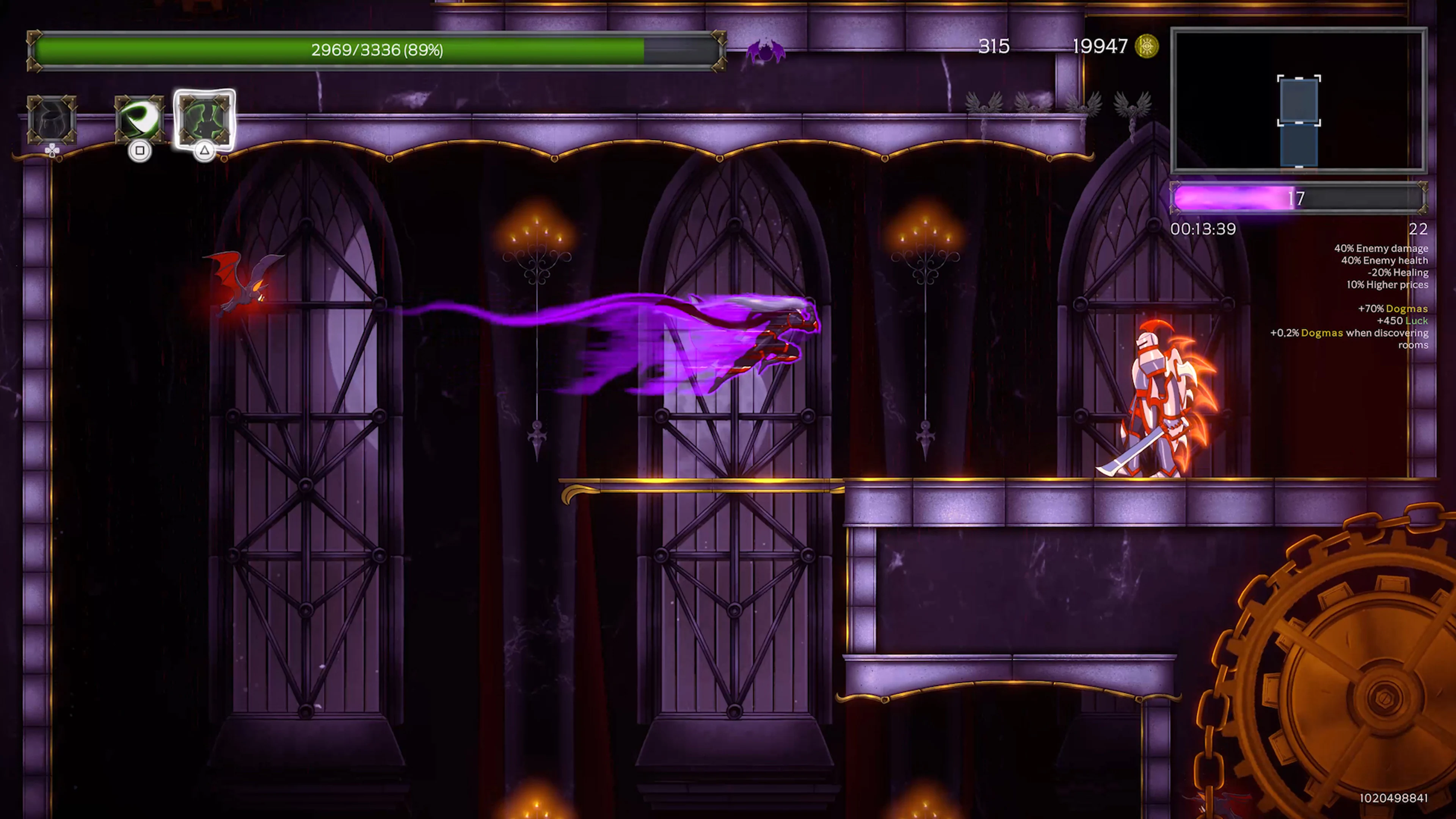Screen dimensions: 1456x819
Task: Expand the modifier list showing 40% Enemy damage
Action: (1382, 248)
